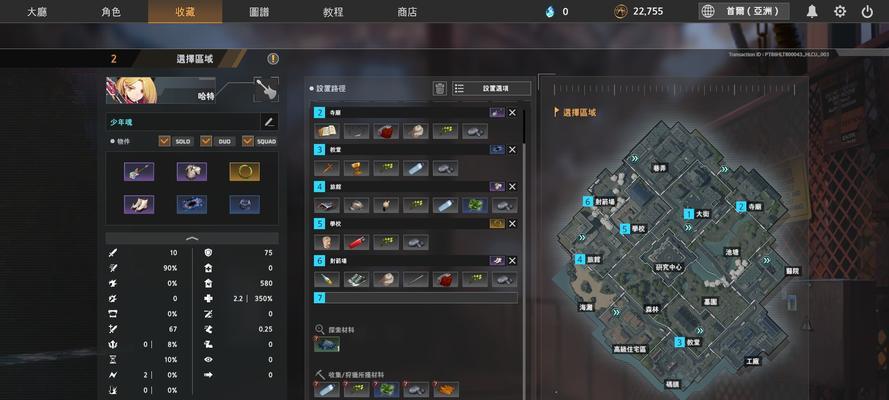Viewport: 889px width, 400px height.
Task: Toggle the DUO mode checkbox
Action: click(206, 141)
